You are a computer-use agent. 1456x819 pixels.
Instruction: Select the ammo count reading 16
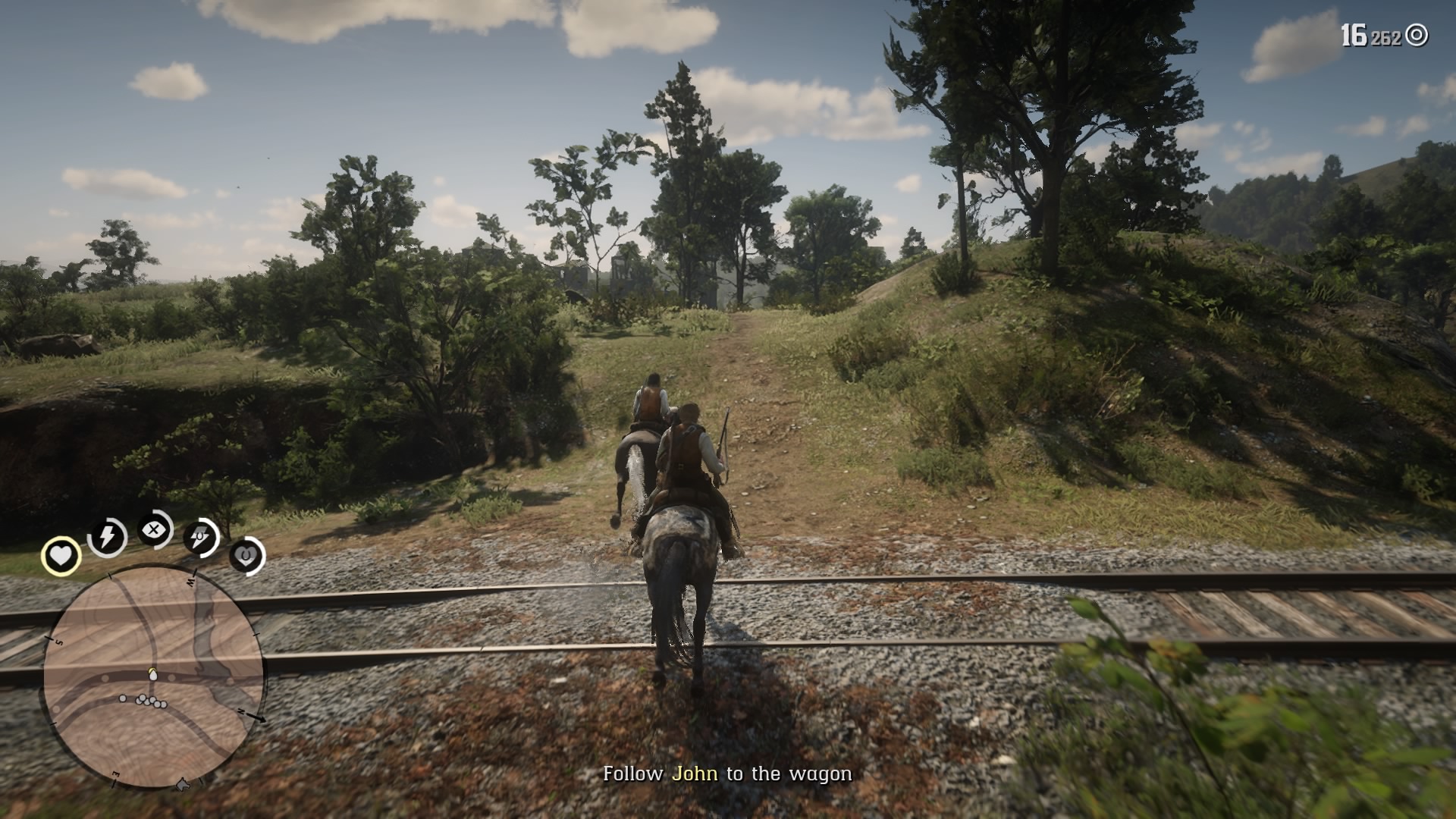1355,33
